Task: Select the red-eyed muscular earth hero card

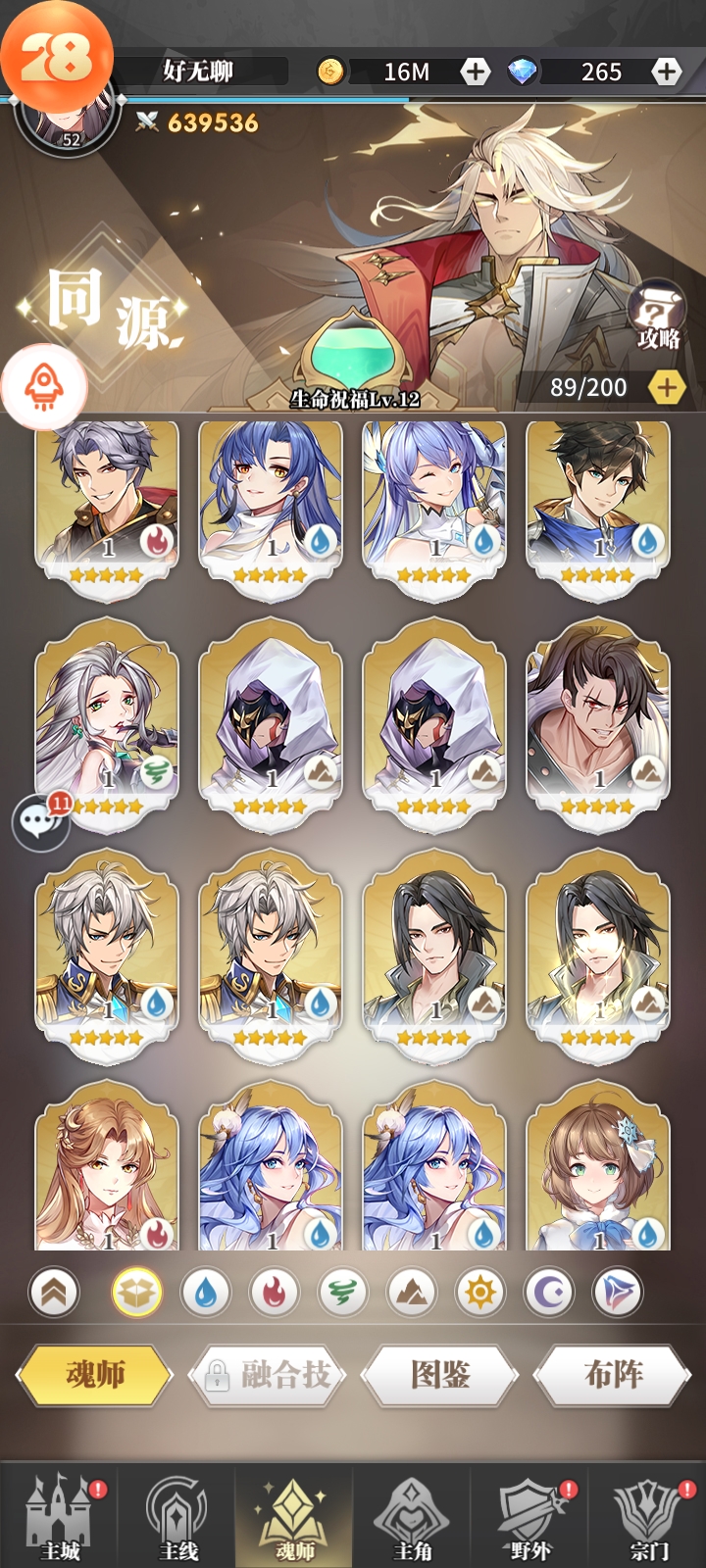Action: (598, 720)
